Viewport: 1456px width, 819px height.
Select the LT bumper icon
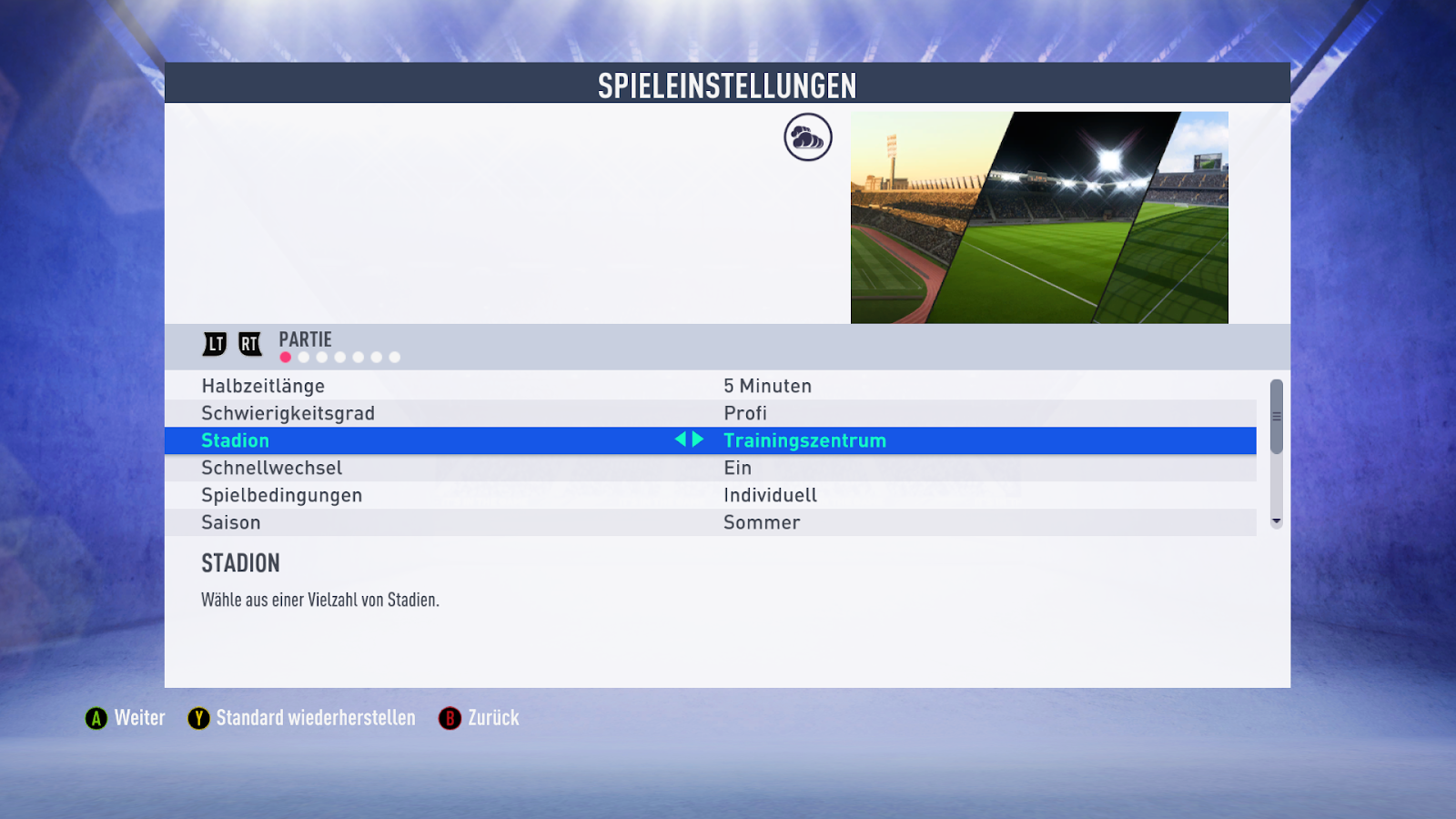pos(214,344)
